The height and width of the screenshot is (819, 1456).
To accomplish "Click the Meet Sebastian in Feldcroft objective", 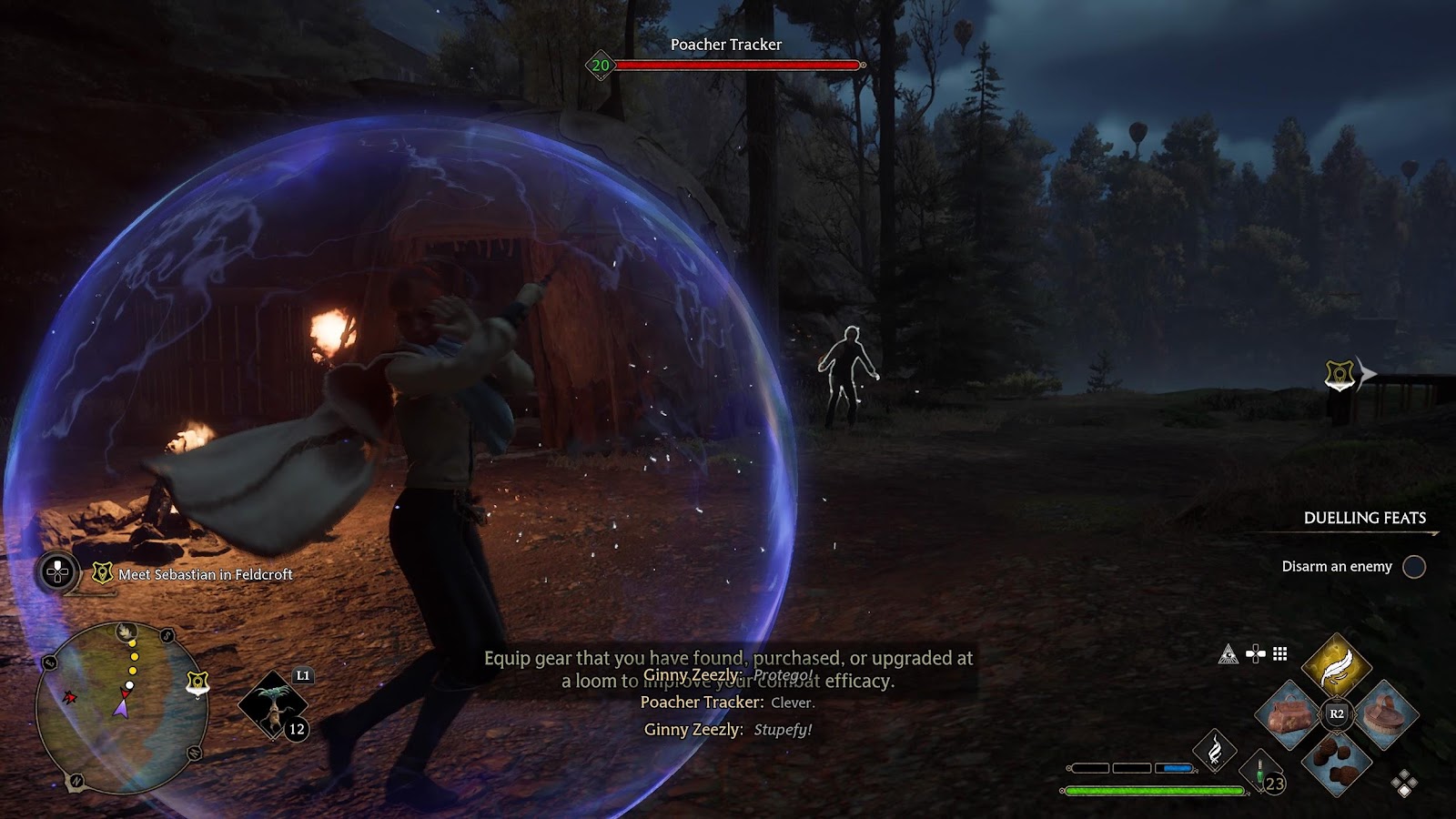I will 205,574.
